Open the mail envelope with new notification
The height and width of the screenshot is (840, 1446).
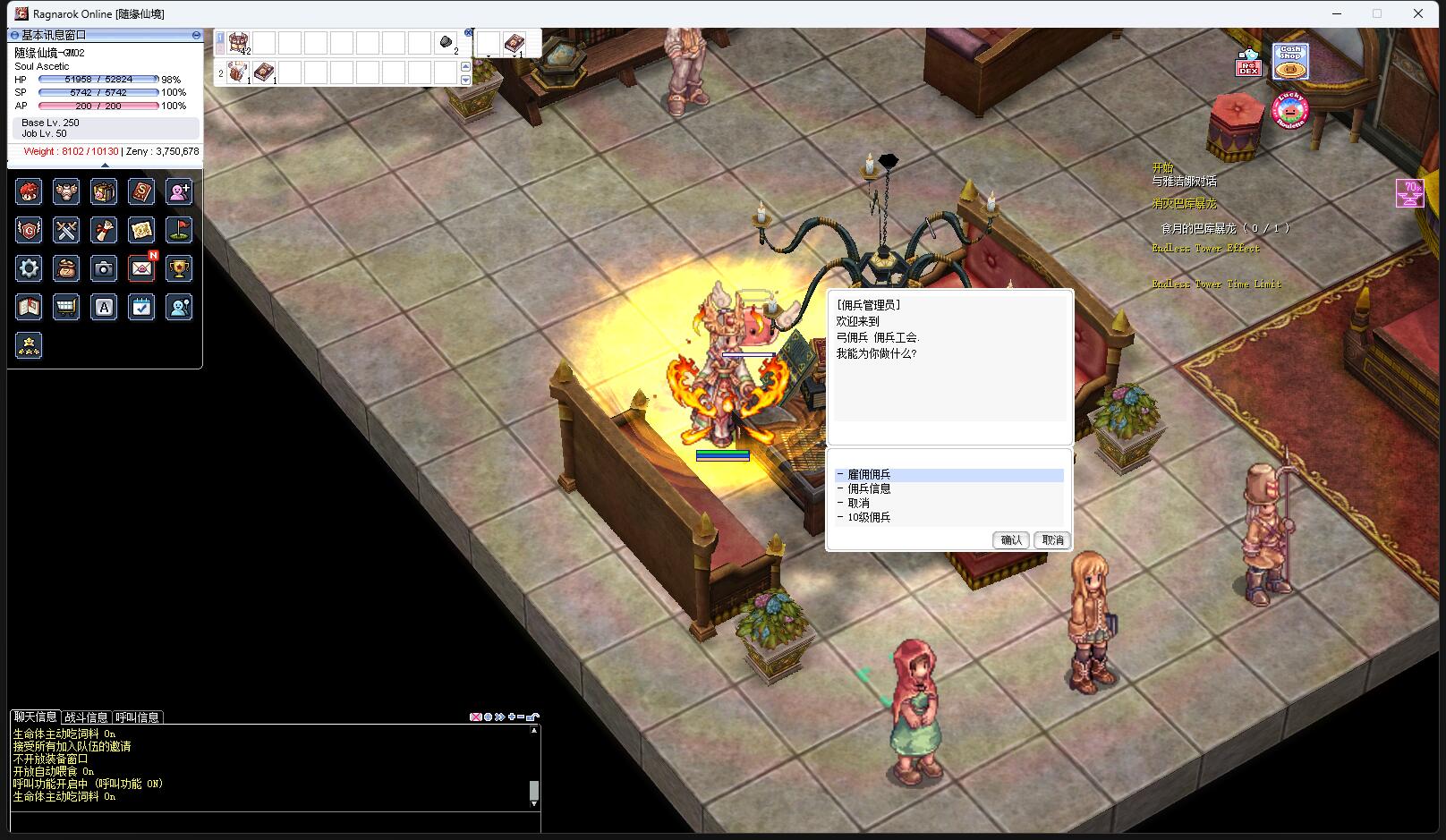(141, 268)
